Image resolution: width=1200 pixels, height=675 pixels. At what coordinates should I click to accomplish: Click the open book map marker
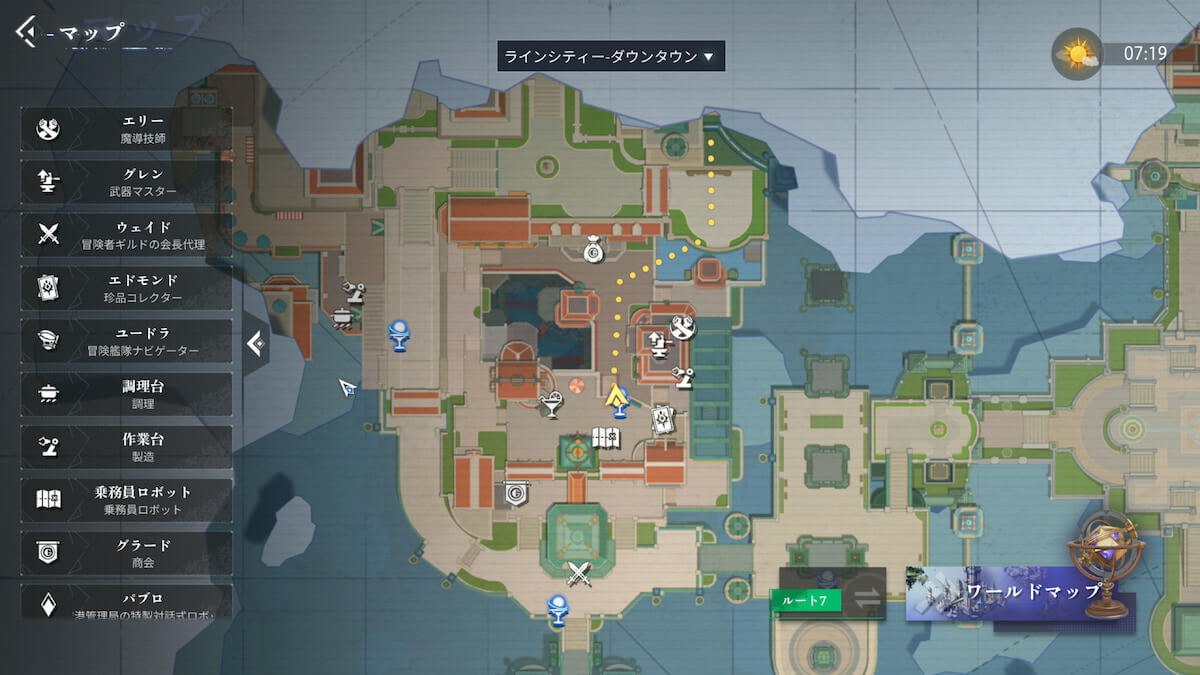[x=607, y=438]
